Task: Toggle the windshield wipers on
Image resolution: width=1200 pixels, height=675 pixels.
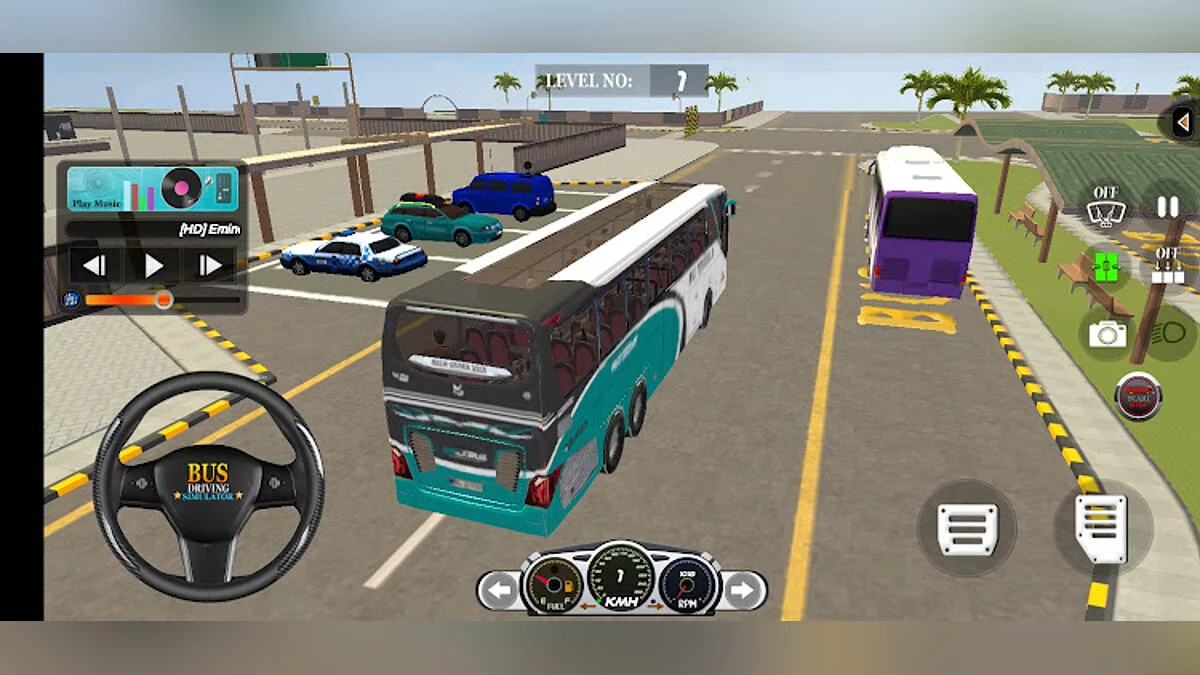Action: 1105,207
